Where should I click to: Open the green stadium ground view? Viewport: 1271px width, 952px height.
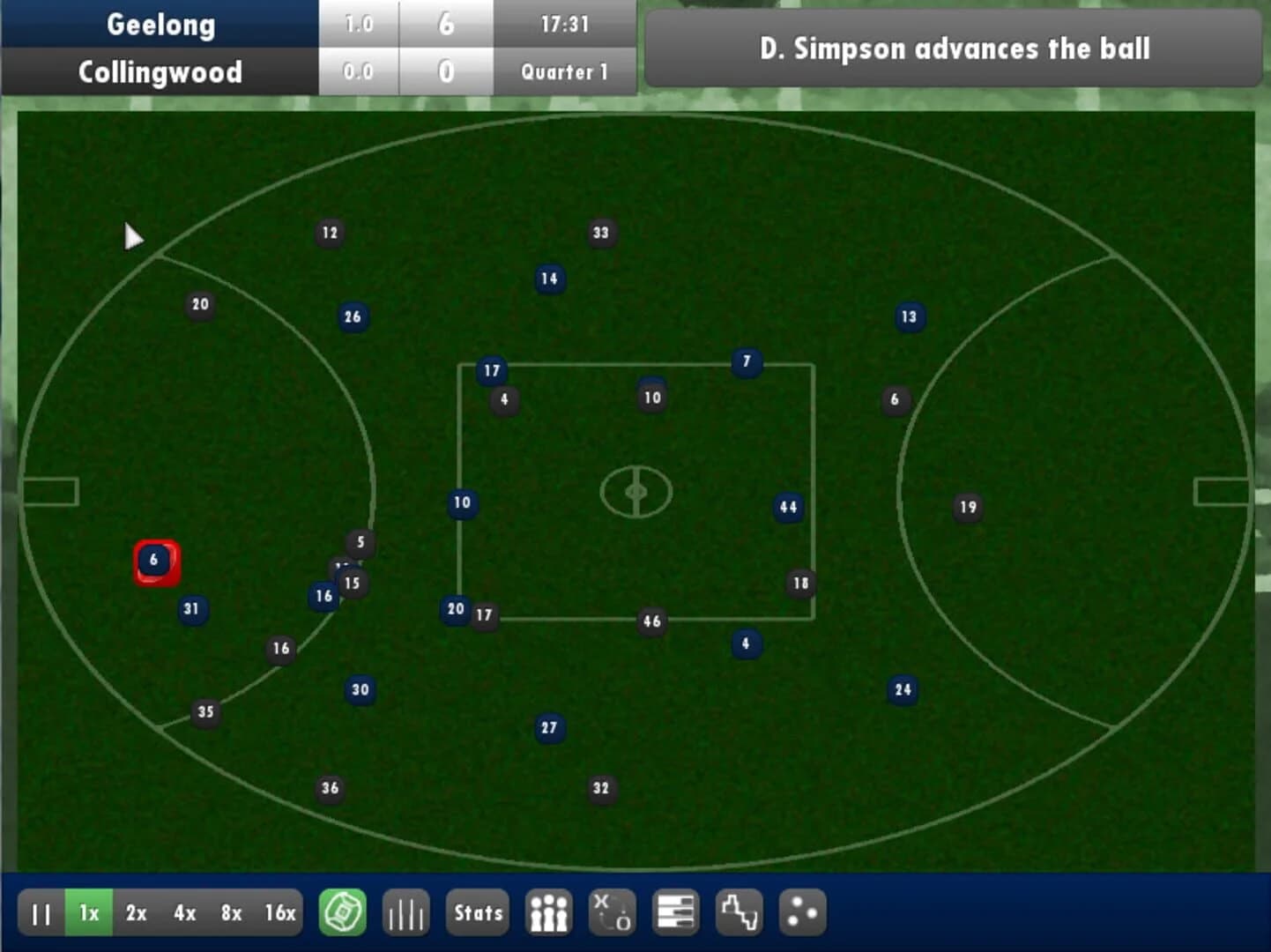pos(344,912)
